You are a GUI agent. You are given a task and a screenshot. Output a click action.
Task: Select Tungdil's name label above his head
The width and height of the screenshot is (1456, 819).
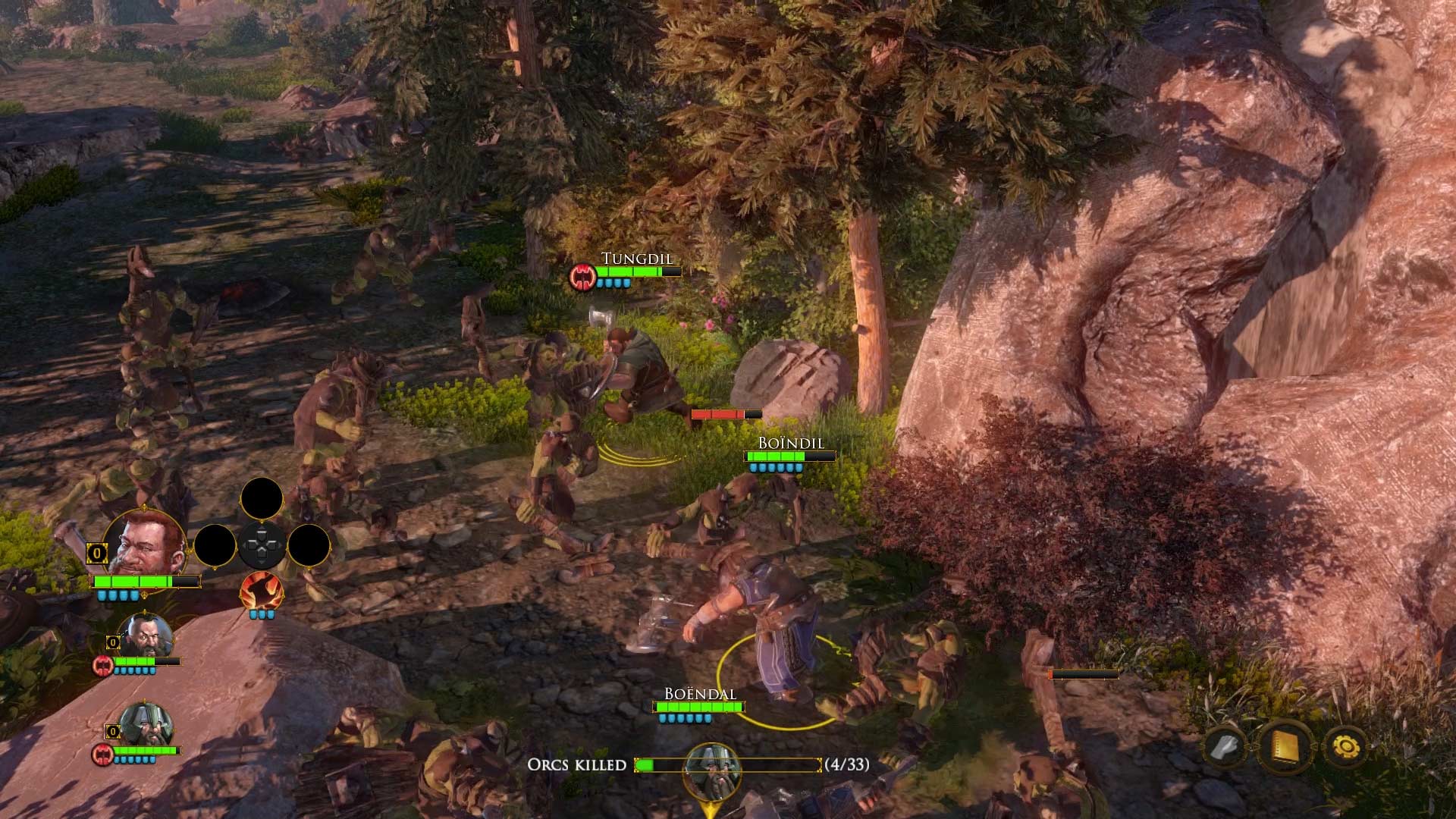pos(638,258)
